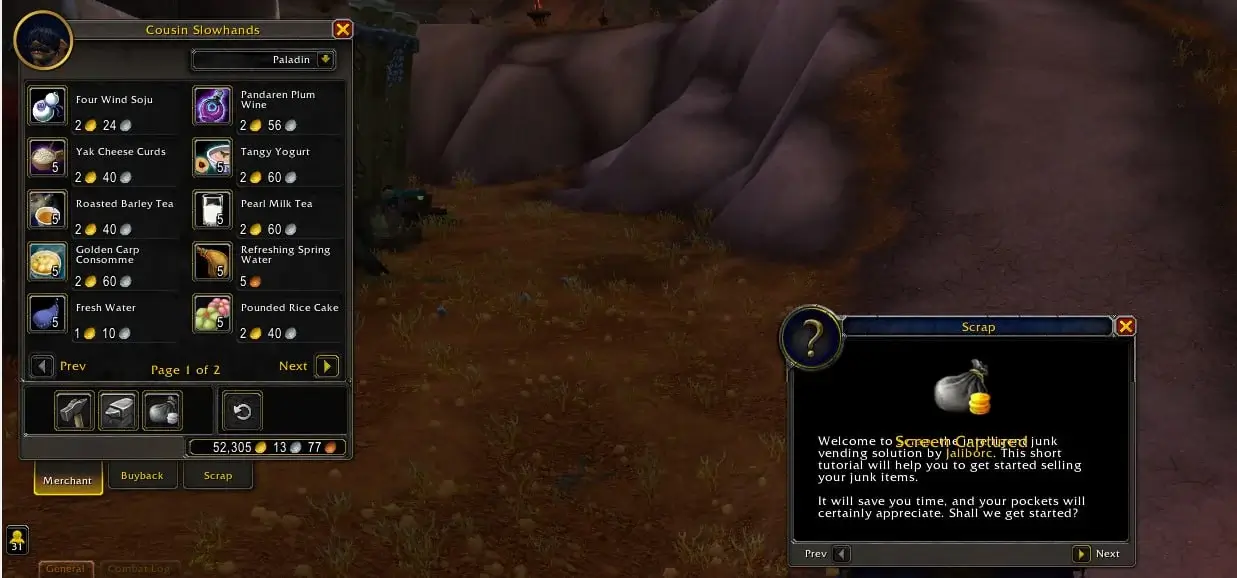Viewport: 1237px width, 578px height.
Task: Choose the Tangy Yogurt item
Action: [x=212, y=158]
